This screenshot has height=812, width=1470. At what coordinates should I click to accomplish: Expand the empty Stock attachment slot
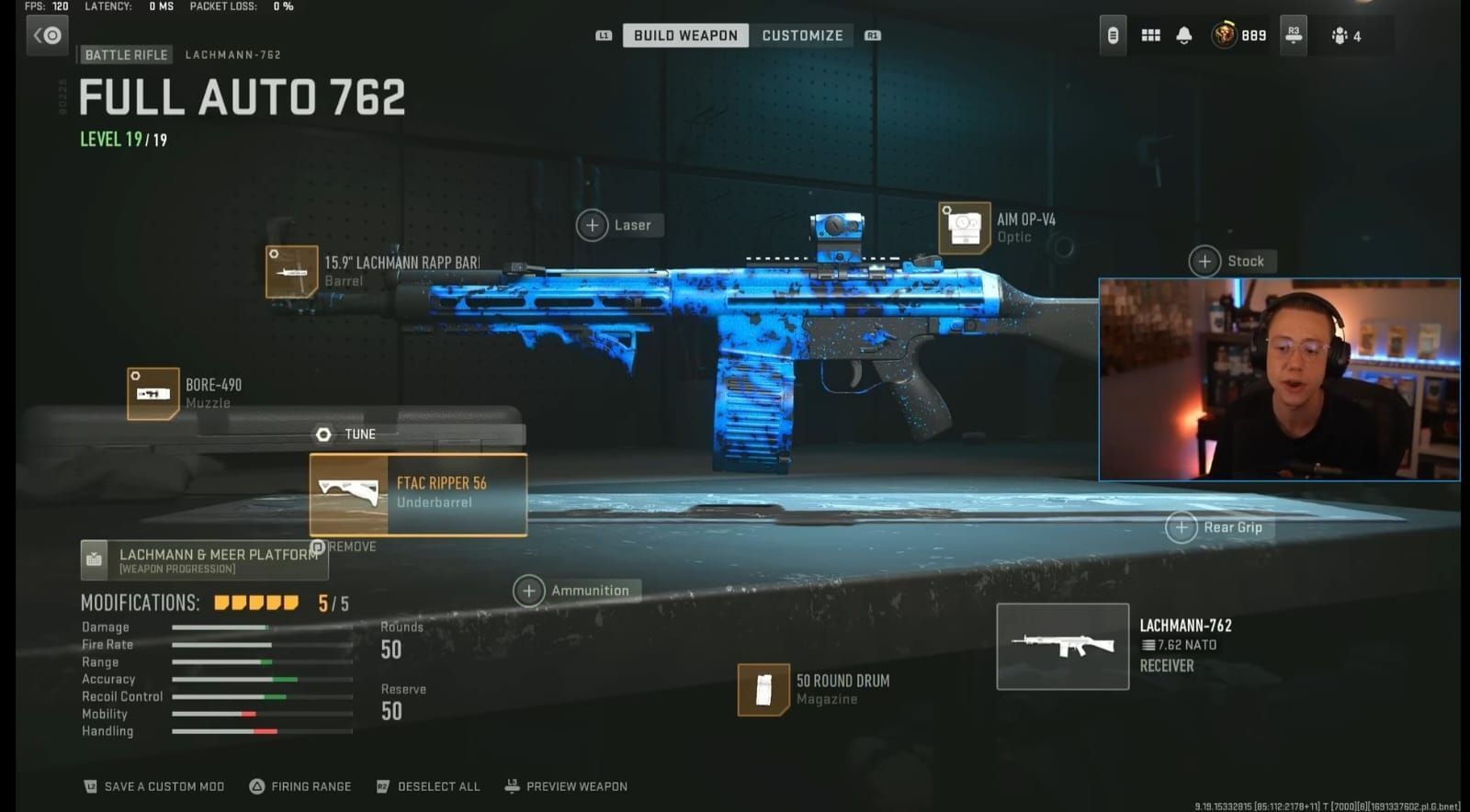click(x=1204, y=261)
